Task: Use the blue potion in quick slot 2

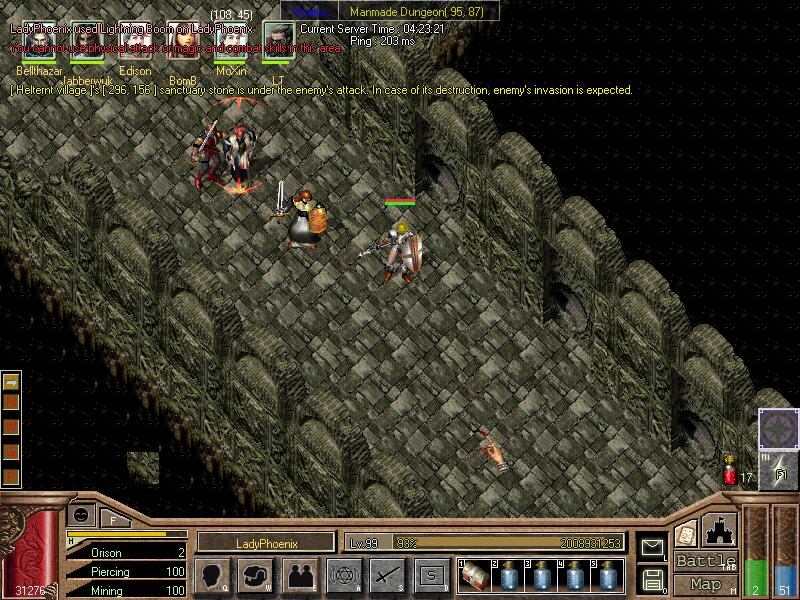Action: click(x=507, y=575)
